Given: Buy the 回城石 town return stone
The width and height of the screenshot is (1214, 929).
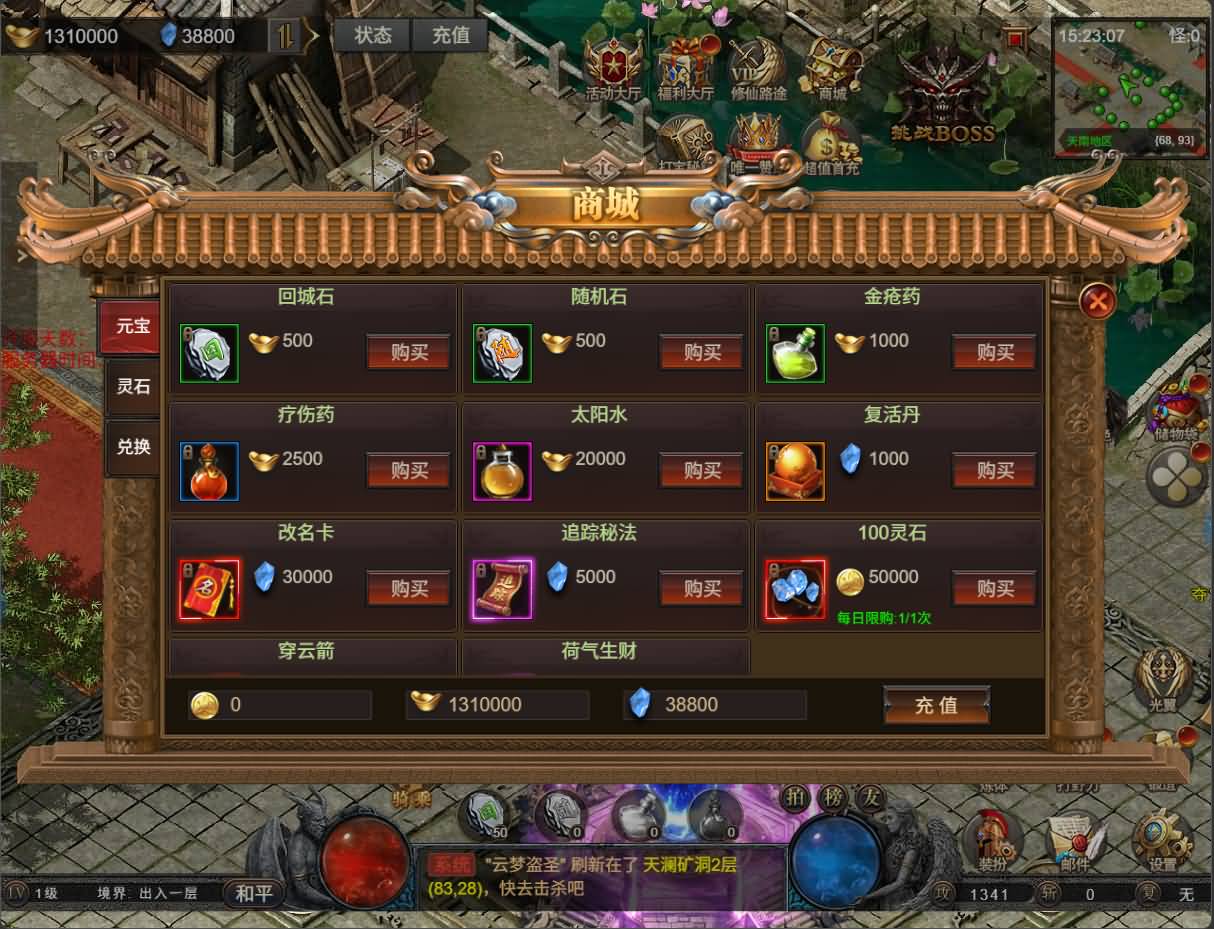Looking at the screenshot, I should click(408, 352).
